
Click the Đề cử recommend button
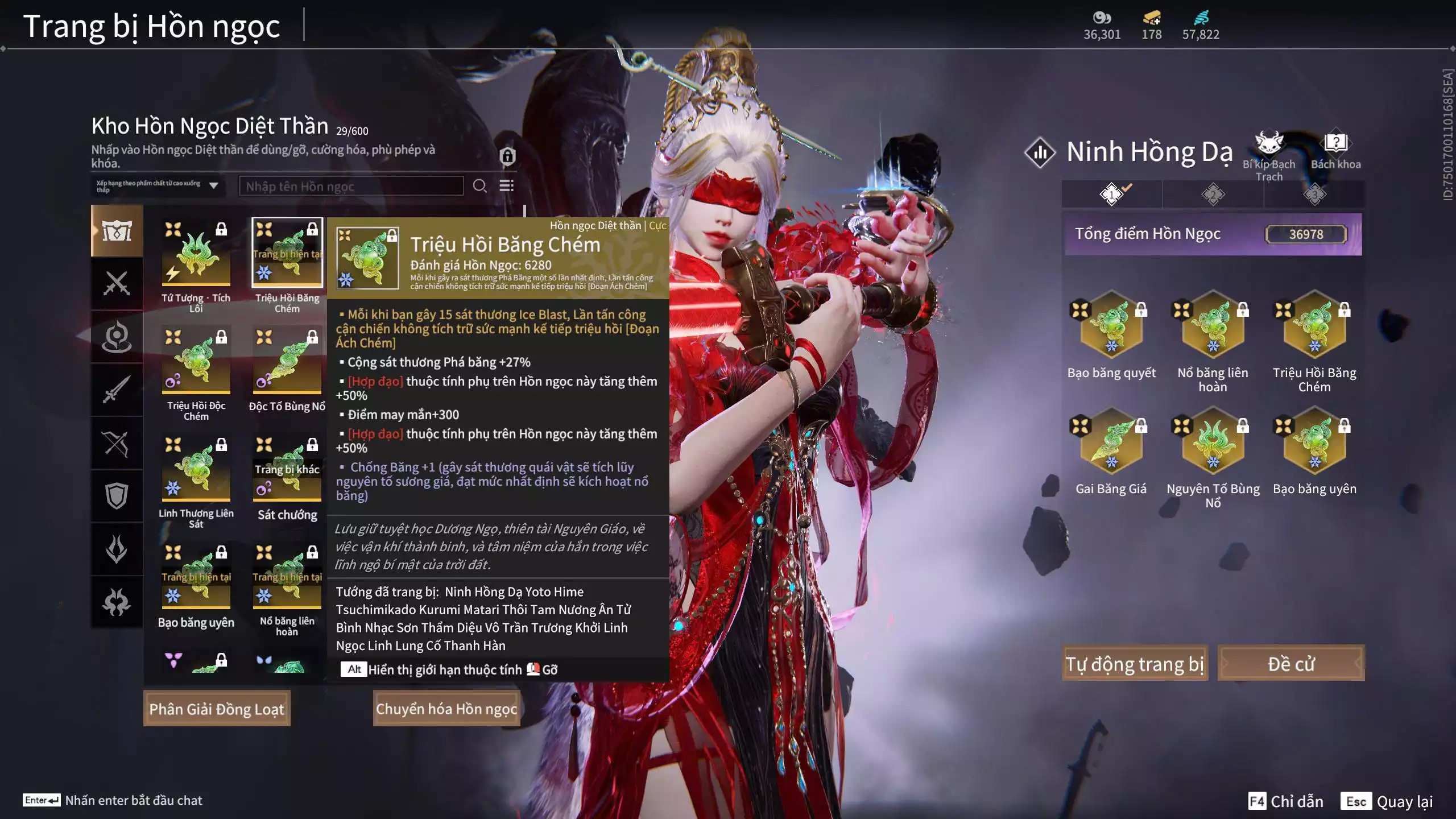pos(1291,663)
